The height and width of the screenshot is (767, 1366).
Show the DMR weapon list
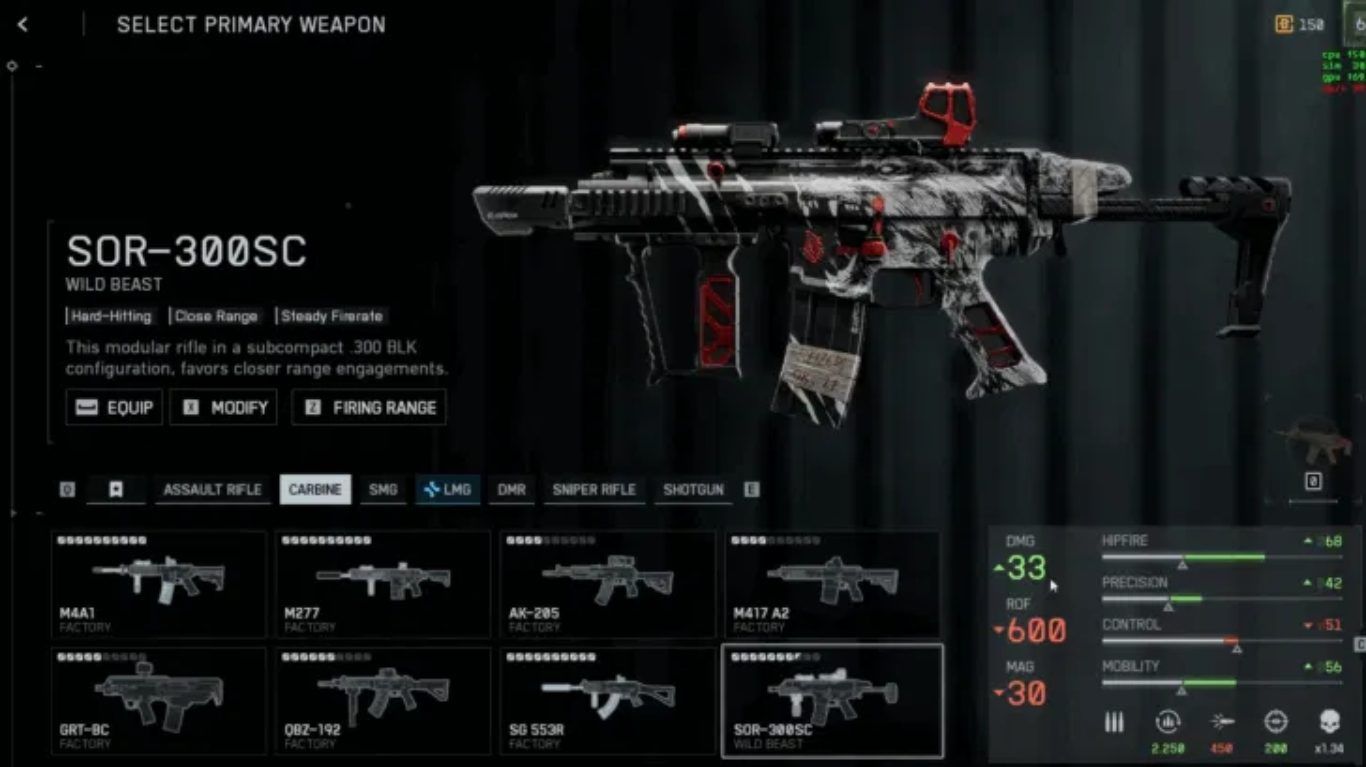[511, 489]
